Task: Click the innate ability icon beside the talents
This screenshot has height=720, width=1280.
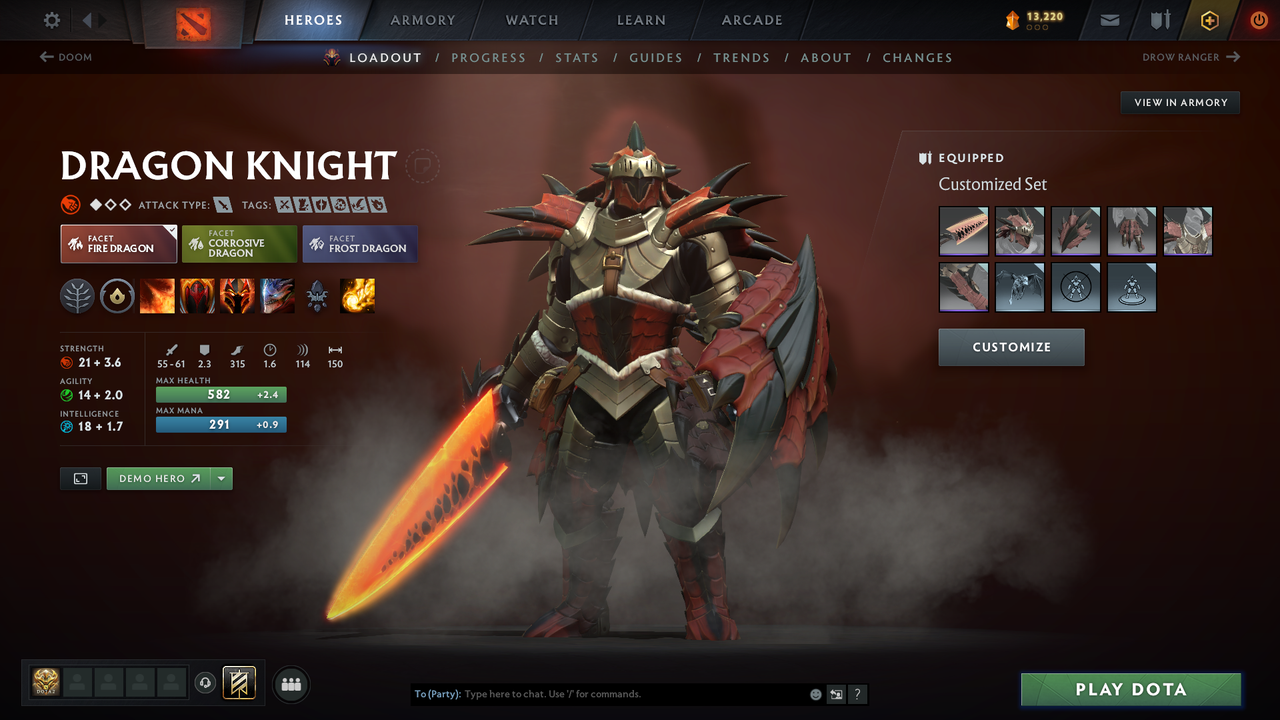Action: click(x=117, y=295)
